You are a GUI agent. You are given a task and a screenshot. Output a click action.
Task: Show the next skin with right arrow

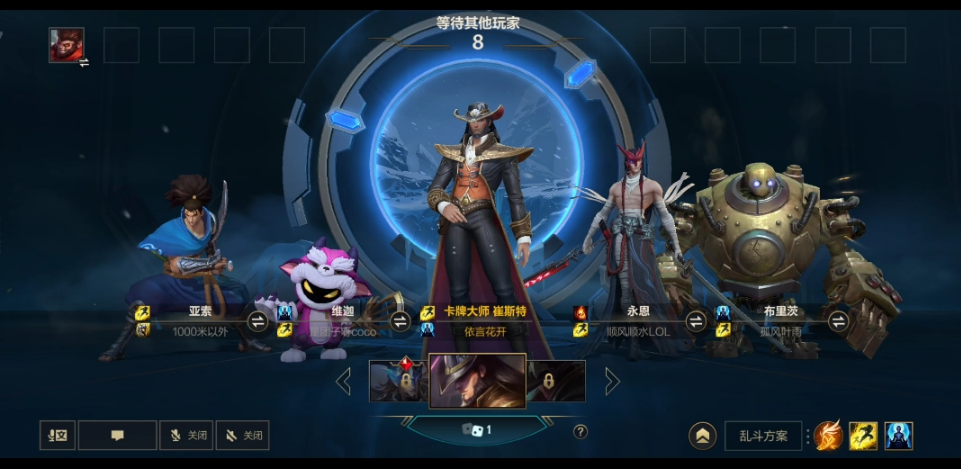[x=612, y=381]
